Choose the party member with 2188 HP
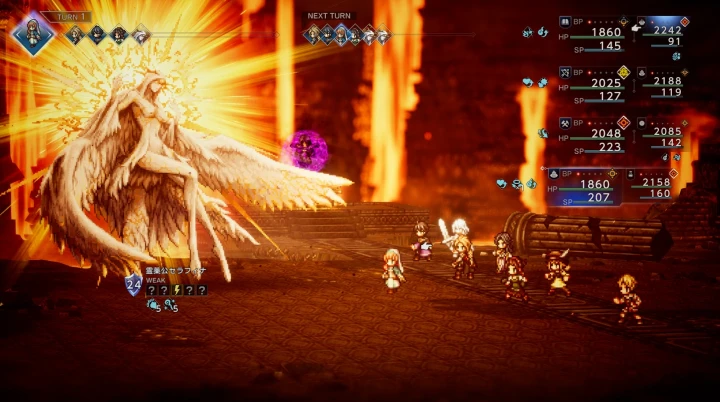720x402 pixels. click(663, 84)
